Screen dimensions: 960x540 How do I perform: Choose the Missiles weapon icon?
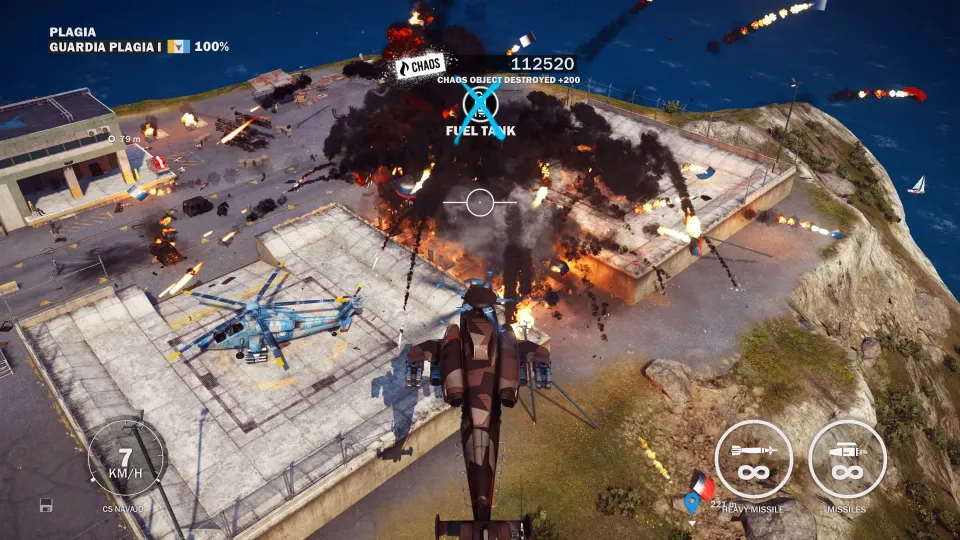[x=847, y=459]
